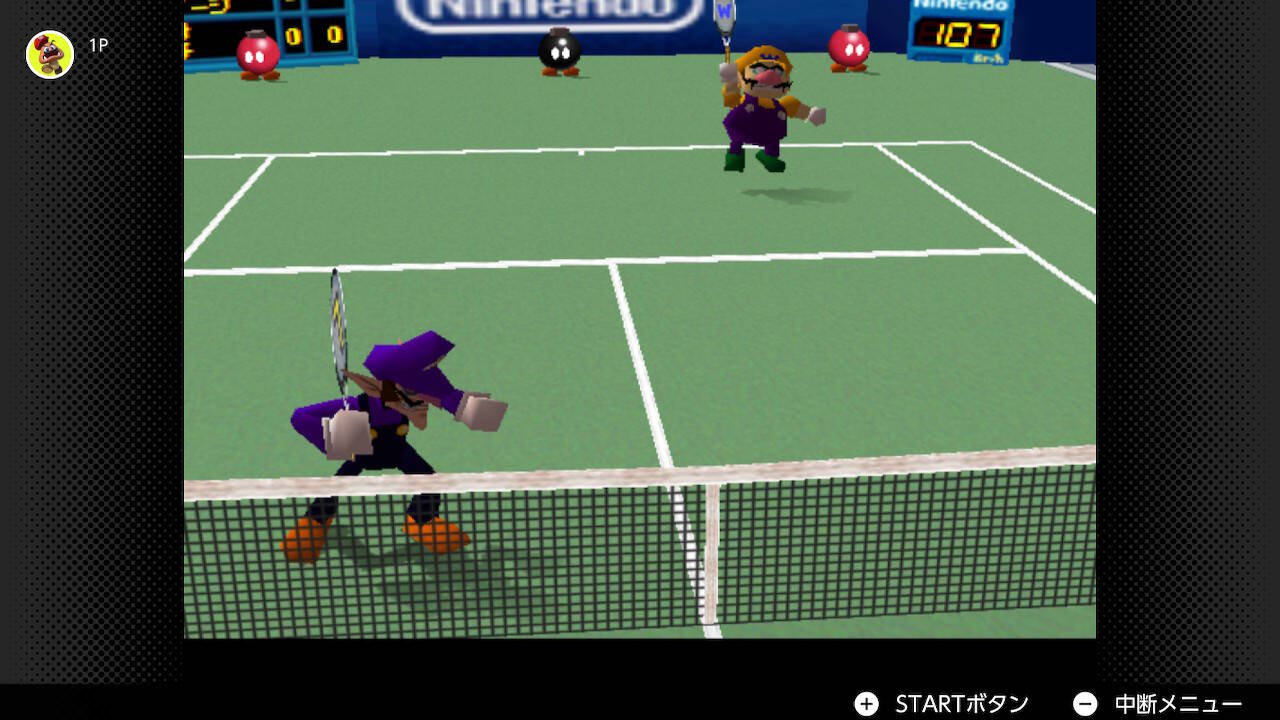Viewport: 1280px width, 720px height.
Task: Click the 107 speed display readout
Action: coord(960,35)
